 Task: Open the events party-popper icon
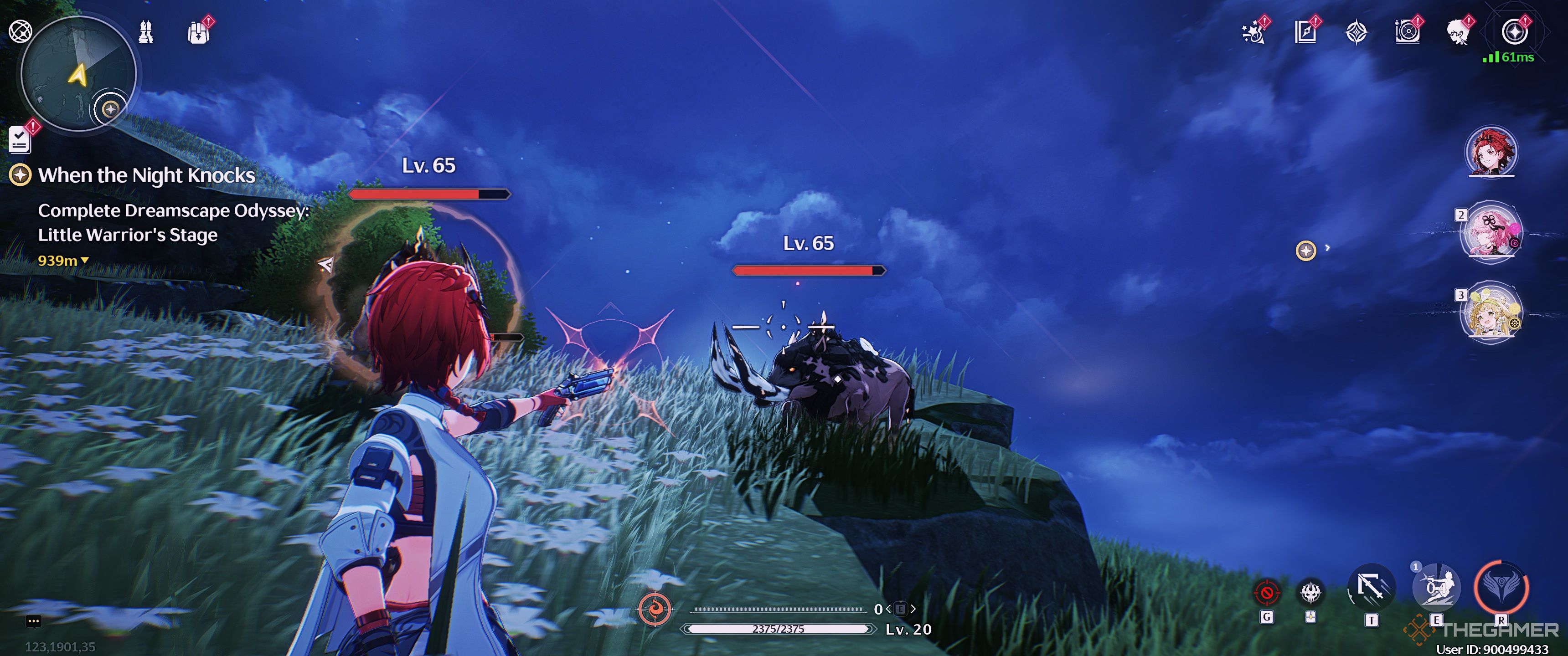click(x=1253, y=32)
